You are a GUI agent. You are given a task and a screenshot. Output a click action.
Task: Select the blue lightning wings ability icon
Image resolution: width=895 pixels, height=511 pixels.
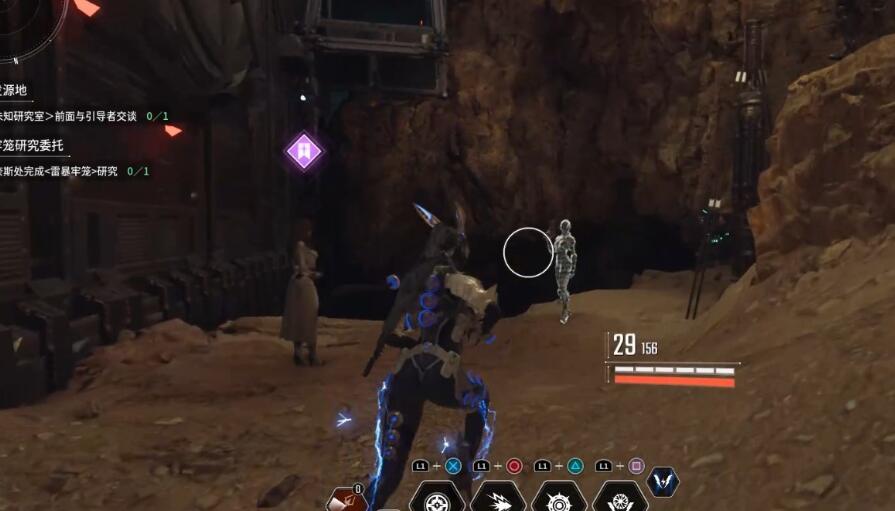pos(663,483)
